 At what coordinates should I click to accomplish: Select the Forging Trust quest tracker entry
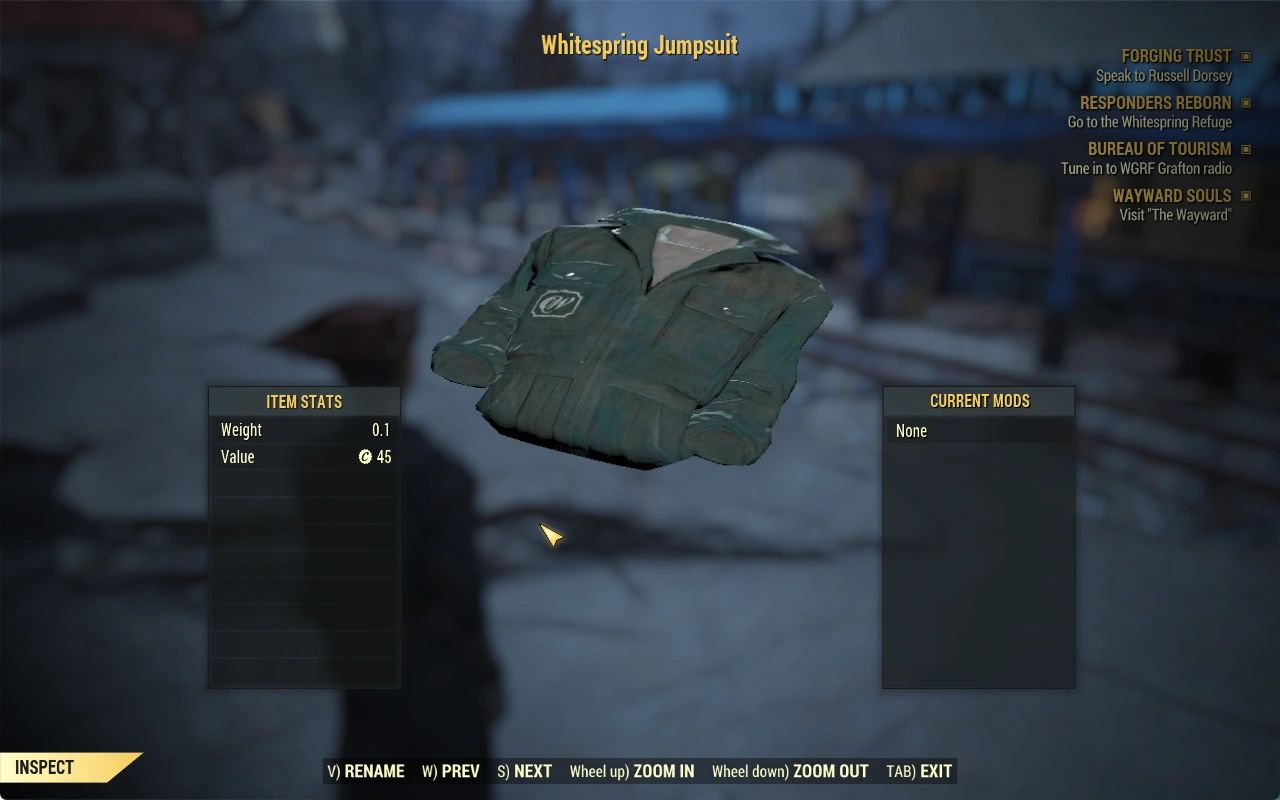[x=1176, y=56]
